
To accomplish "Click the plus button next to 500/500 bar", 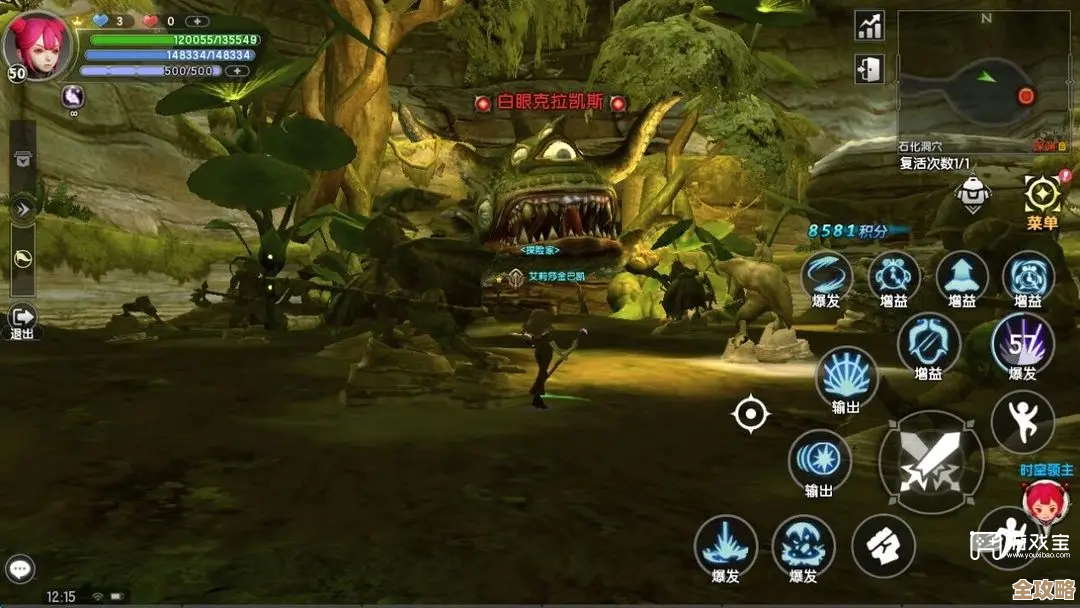I will [x=237, y=71].
